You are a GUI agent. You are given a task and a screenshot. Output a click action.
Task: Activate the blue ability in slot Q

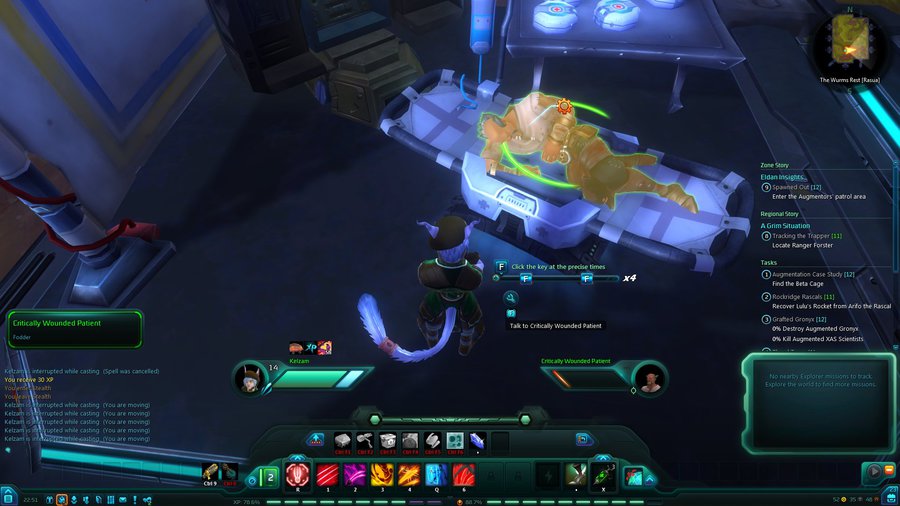436,474
